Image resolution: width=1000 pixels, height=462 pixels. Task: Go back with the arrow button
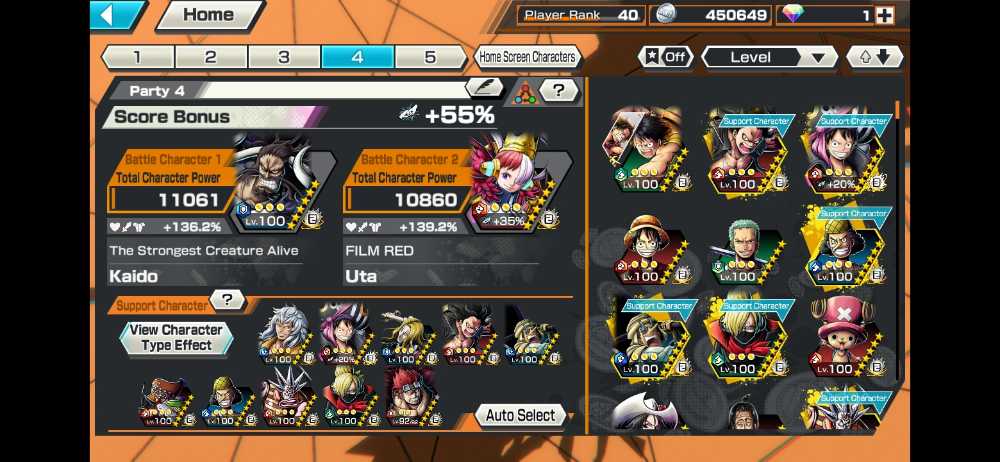pos(116,15)
